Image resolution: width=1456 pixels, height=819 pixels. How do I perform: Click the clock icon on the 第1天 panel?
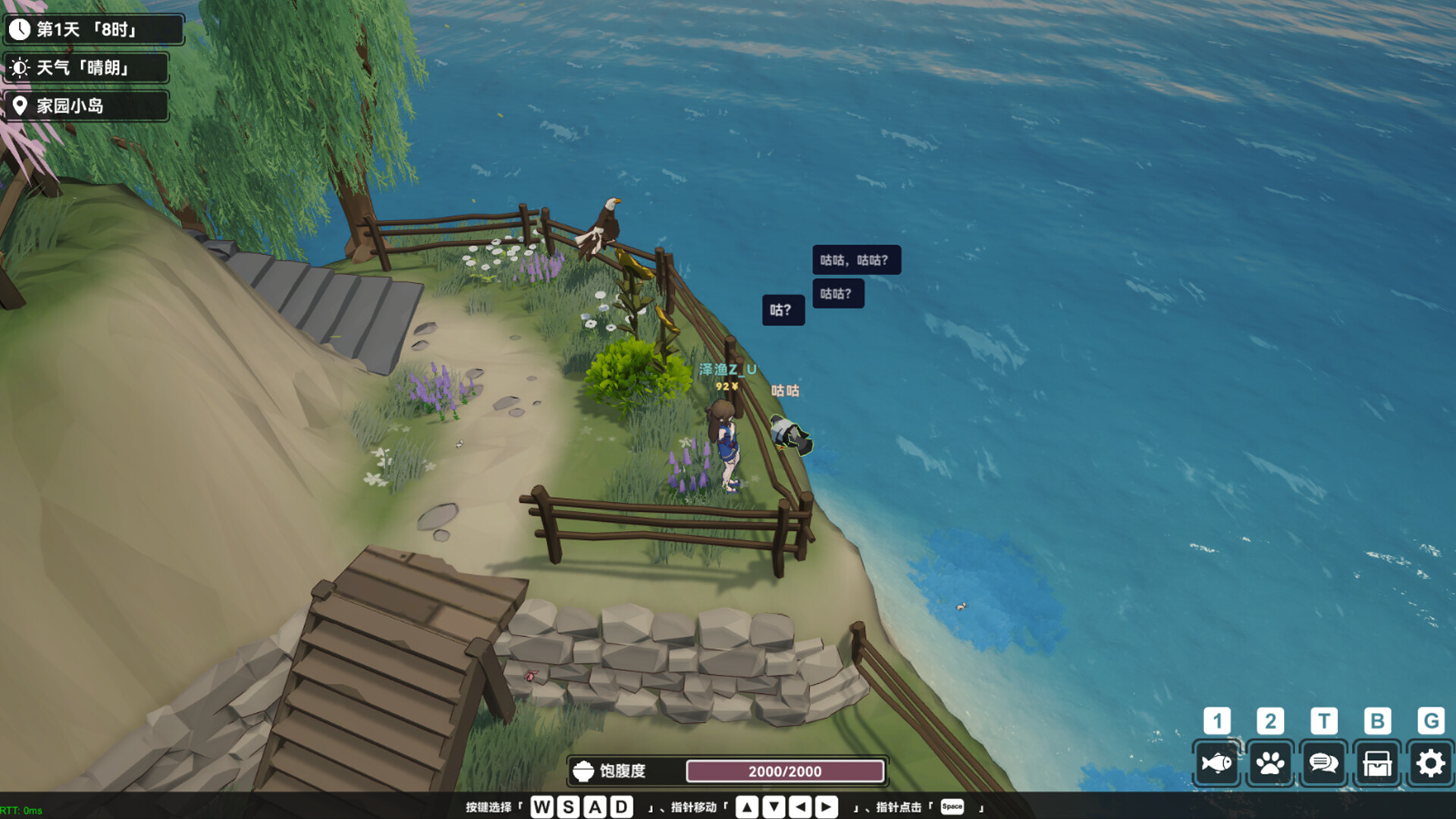coord(20,29)
